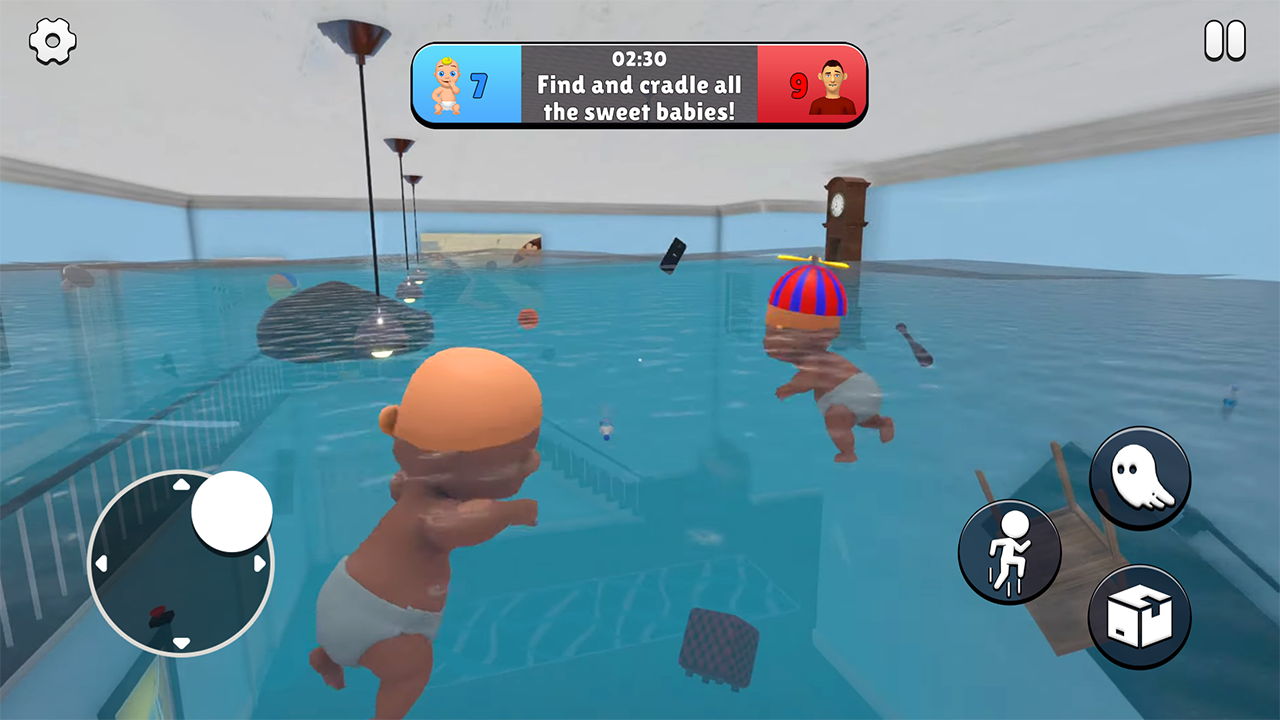1280x720 pixels.
Task: Use the ghost ability
Action: (1140, 478)
